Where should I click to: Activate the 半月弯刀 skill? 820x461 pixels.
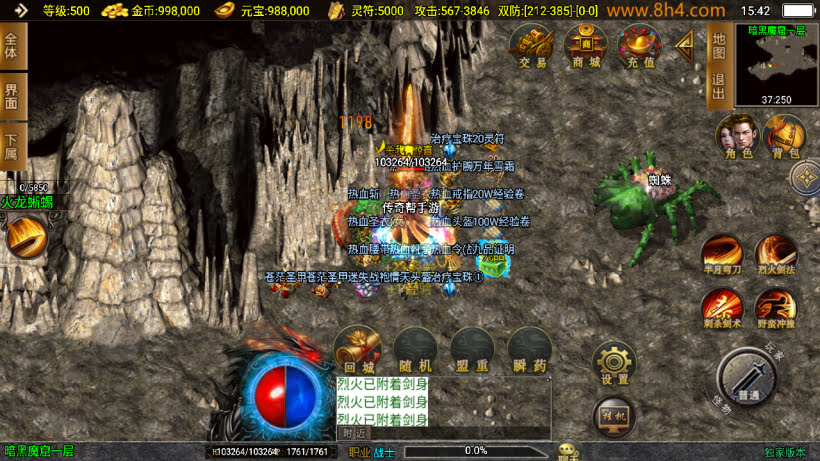[x=721, y=254]
